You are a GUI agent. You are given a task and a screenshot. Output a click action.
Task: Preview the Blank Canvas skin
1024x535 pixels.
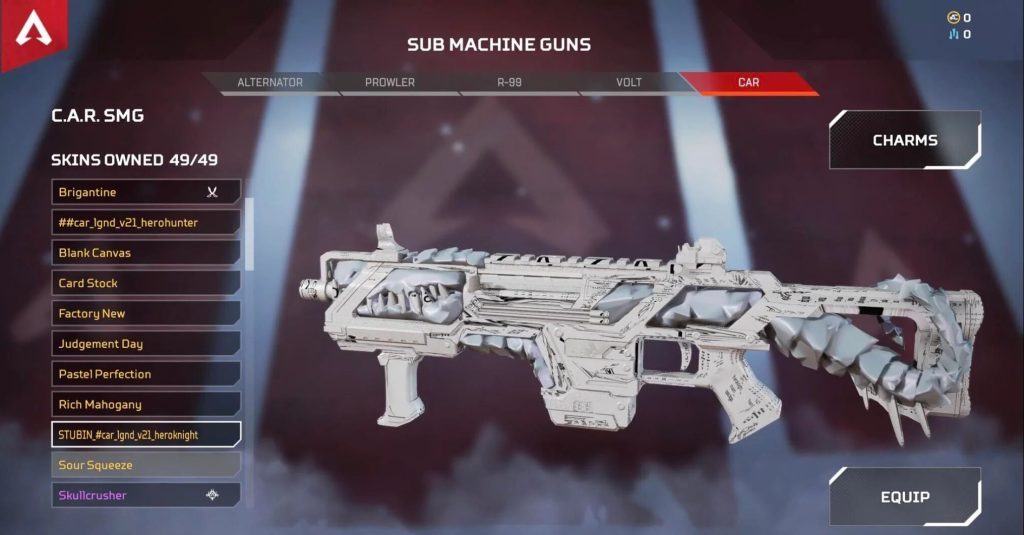tap(146, 253)
